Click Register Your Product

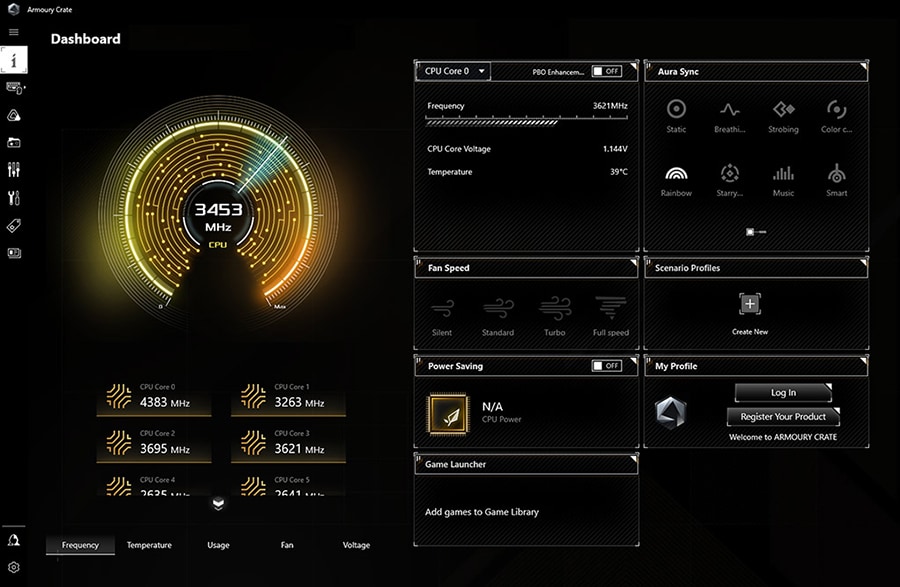pos(783,416)
